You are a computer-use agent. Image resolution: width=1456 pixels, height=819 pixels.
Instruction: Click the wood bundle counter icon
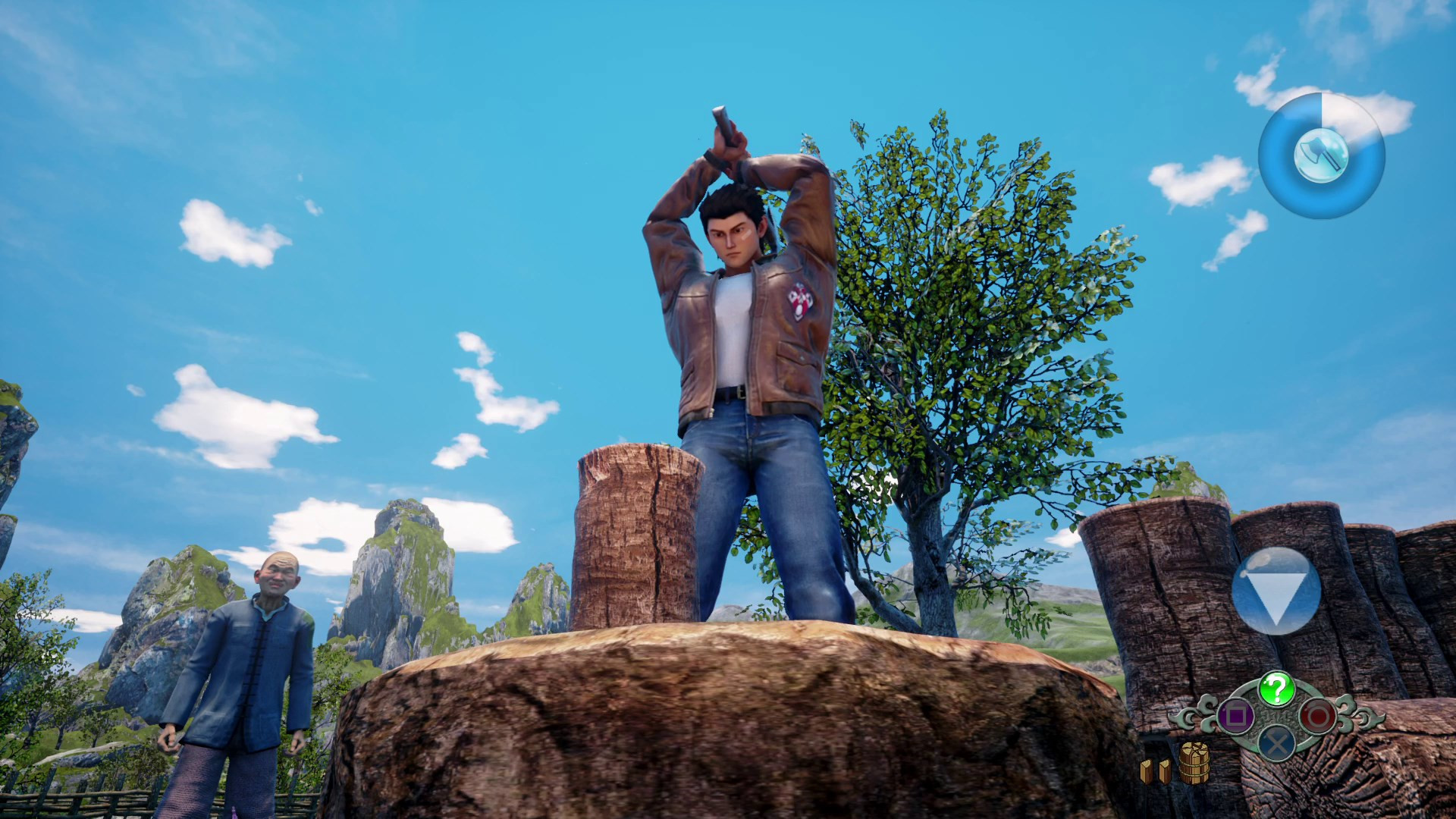point(1194,763)
